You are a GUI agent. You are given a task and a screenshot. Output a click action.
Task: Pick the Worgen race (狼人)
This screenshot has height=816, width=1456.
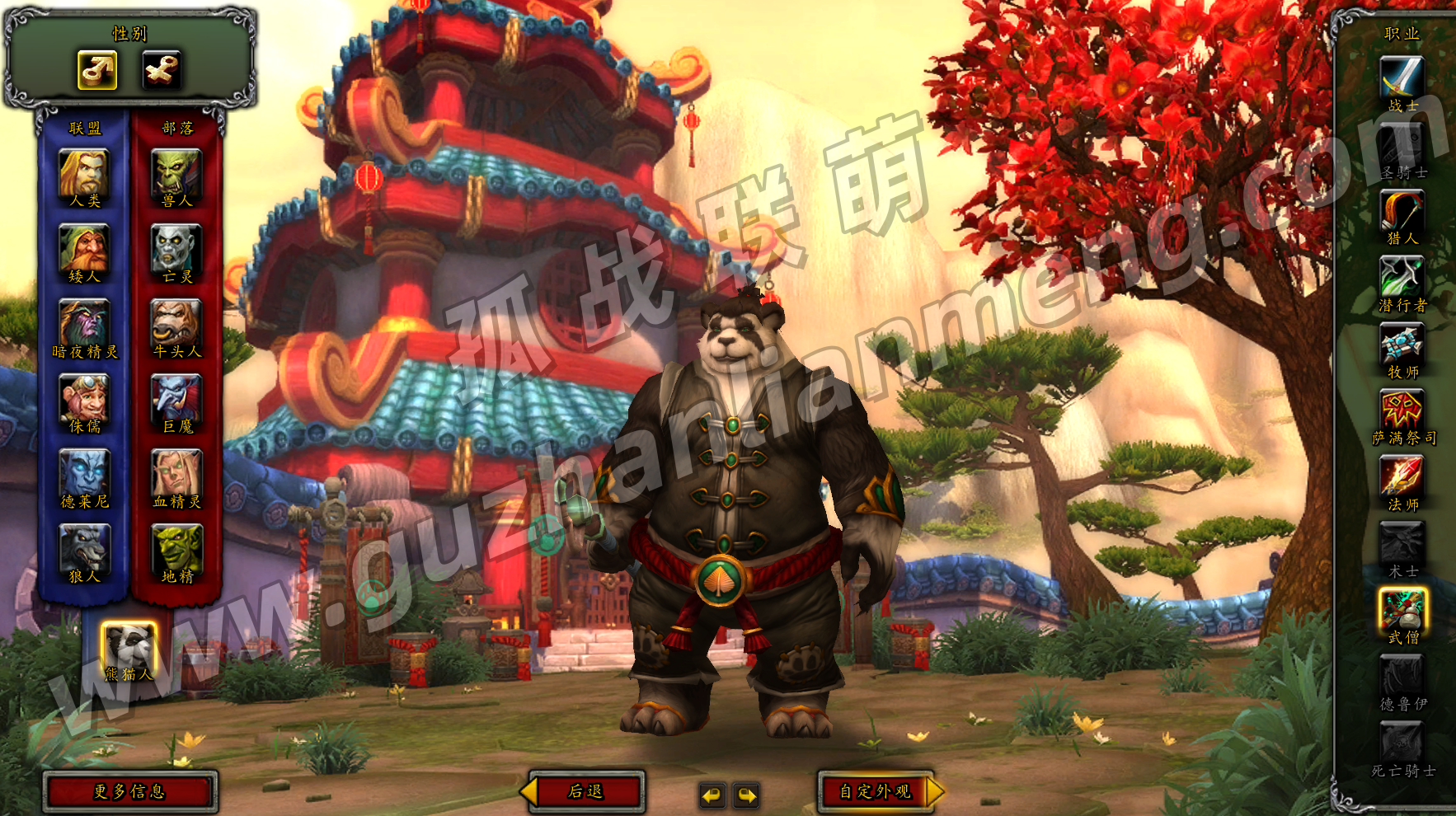pyautogui.click(x=84, y=548)
